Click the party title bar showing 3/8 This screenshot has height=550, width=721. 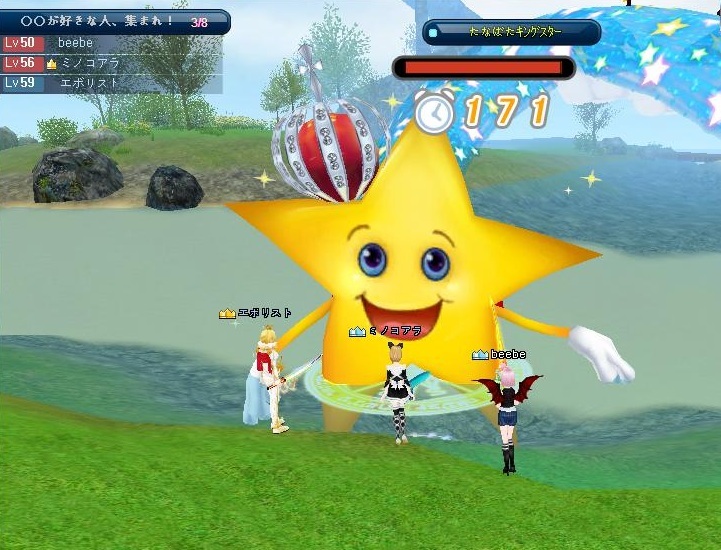pyautogui.click(x=114, y=20)
